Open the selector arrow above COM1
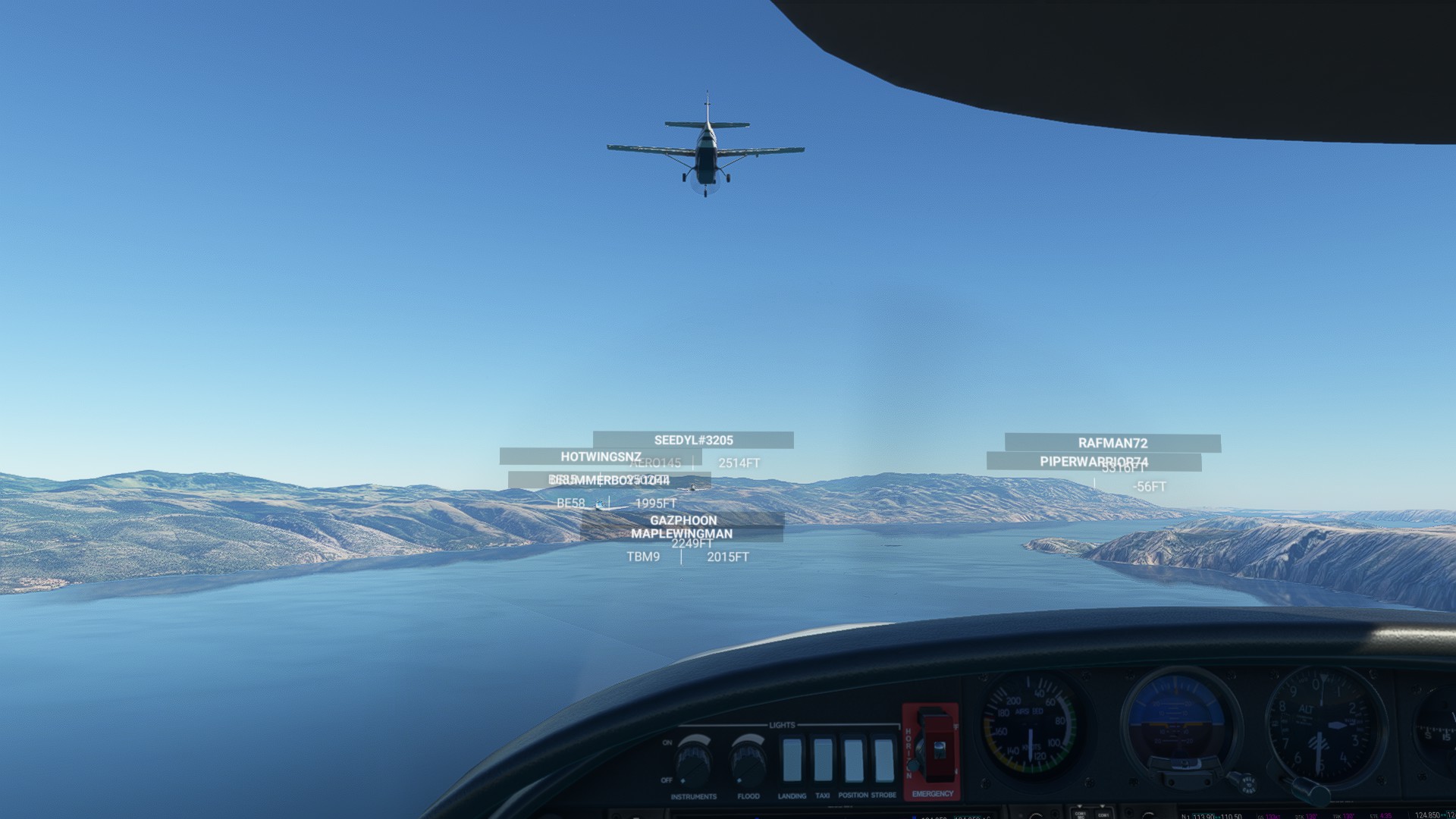This screenshot has height=819, width=1456. click(x=1102, y=806)
